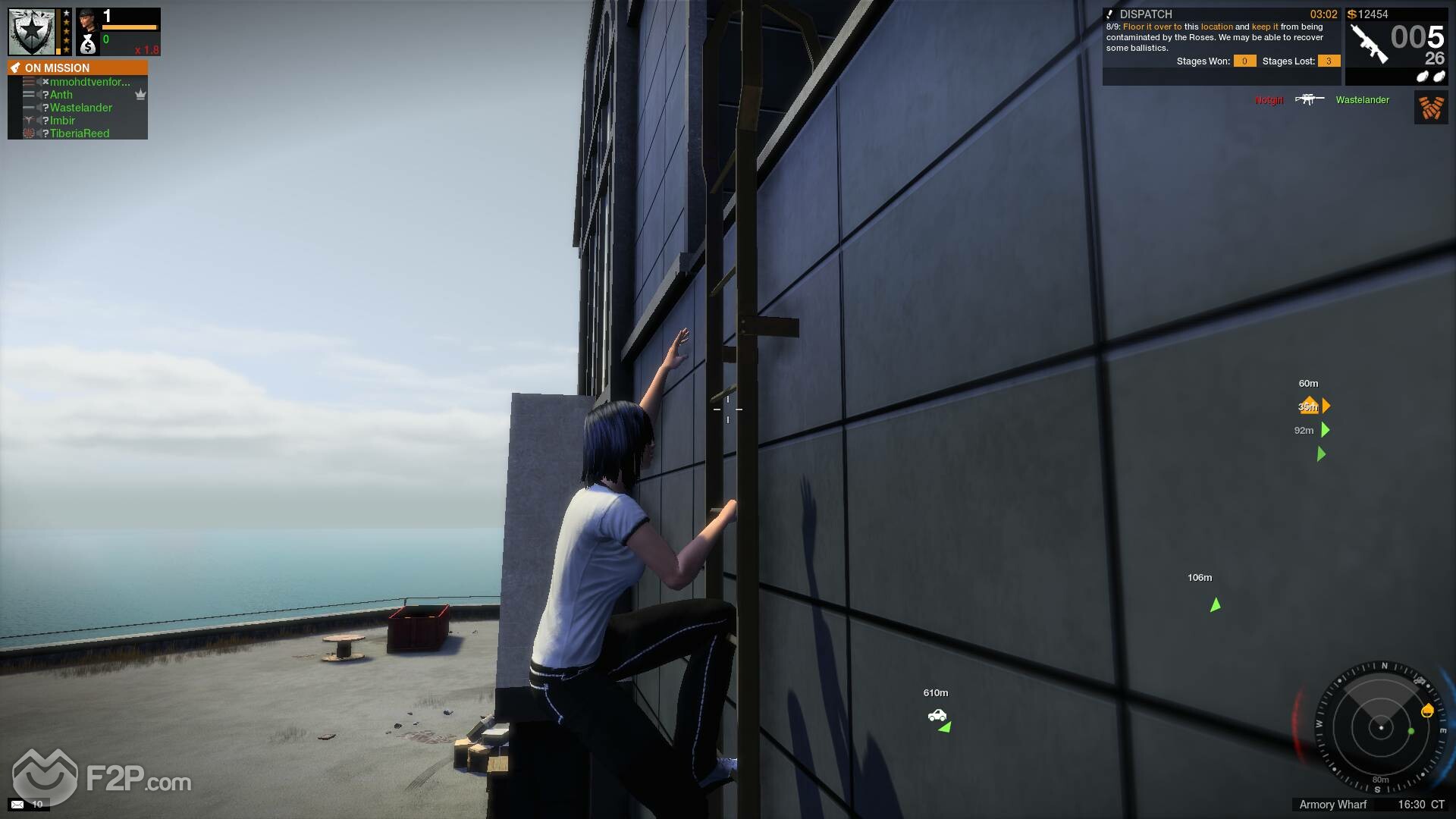Click the star shield faction badge

pos(32,32)
